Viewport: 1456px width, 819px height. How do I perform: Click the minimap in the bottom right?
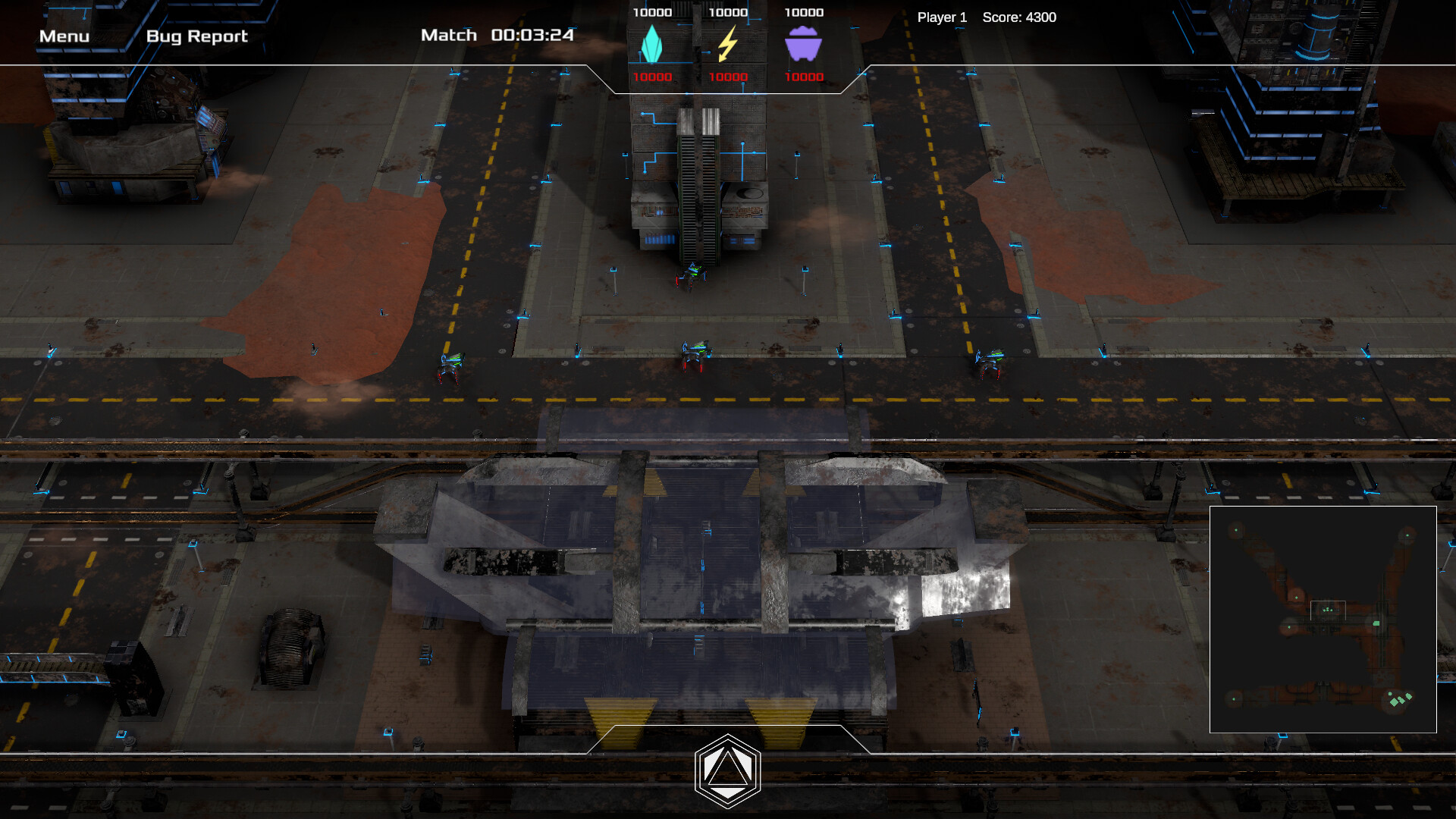click(x=1323, y=618)
